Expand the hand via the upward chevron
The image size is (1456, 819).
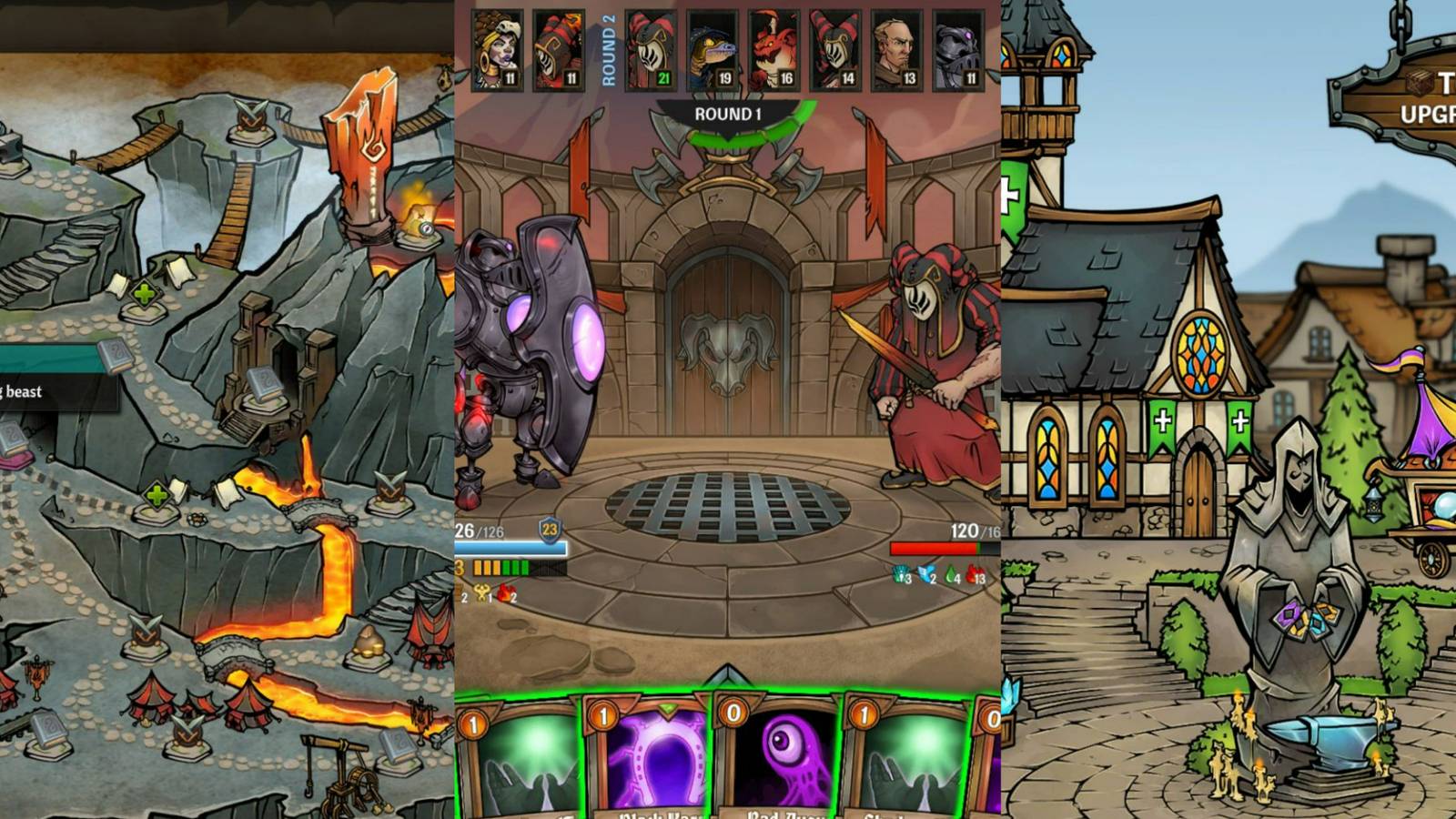coord(724,673)
